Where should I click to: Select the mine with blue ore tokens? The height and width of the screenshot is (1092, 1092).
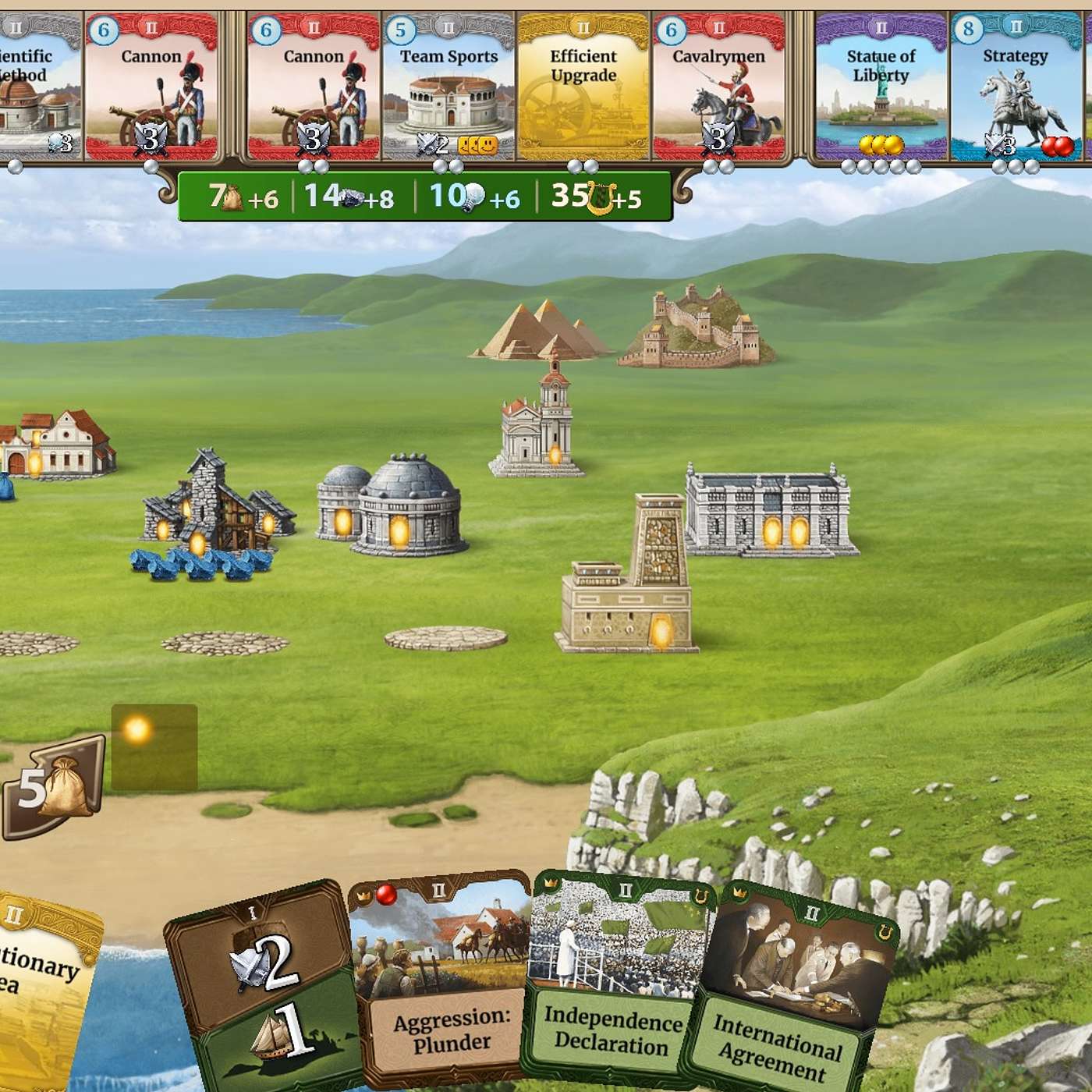[x=214, y=507]
